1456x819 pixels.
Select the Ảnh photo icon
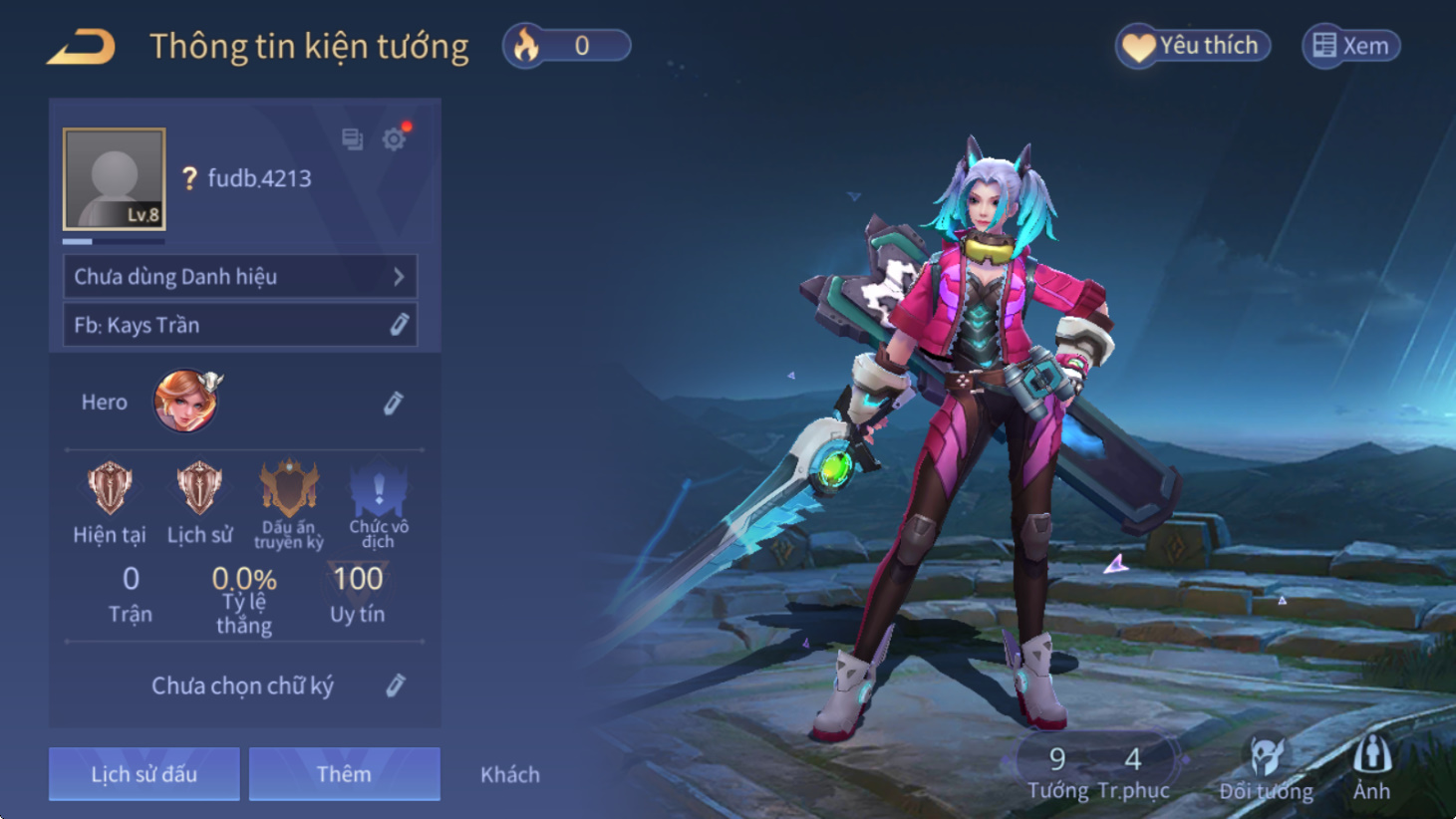coord(1371,767)
